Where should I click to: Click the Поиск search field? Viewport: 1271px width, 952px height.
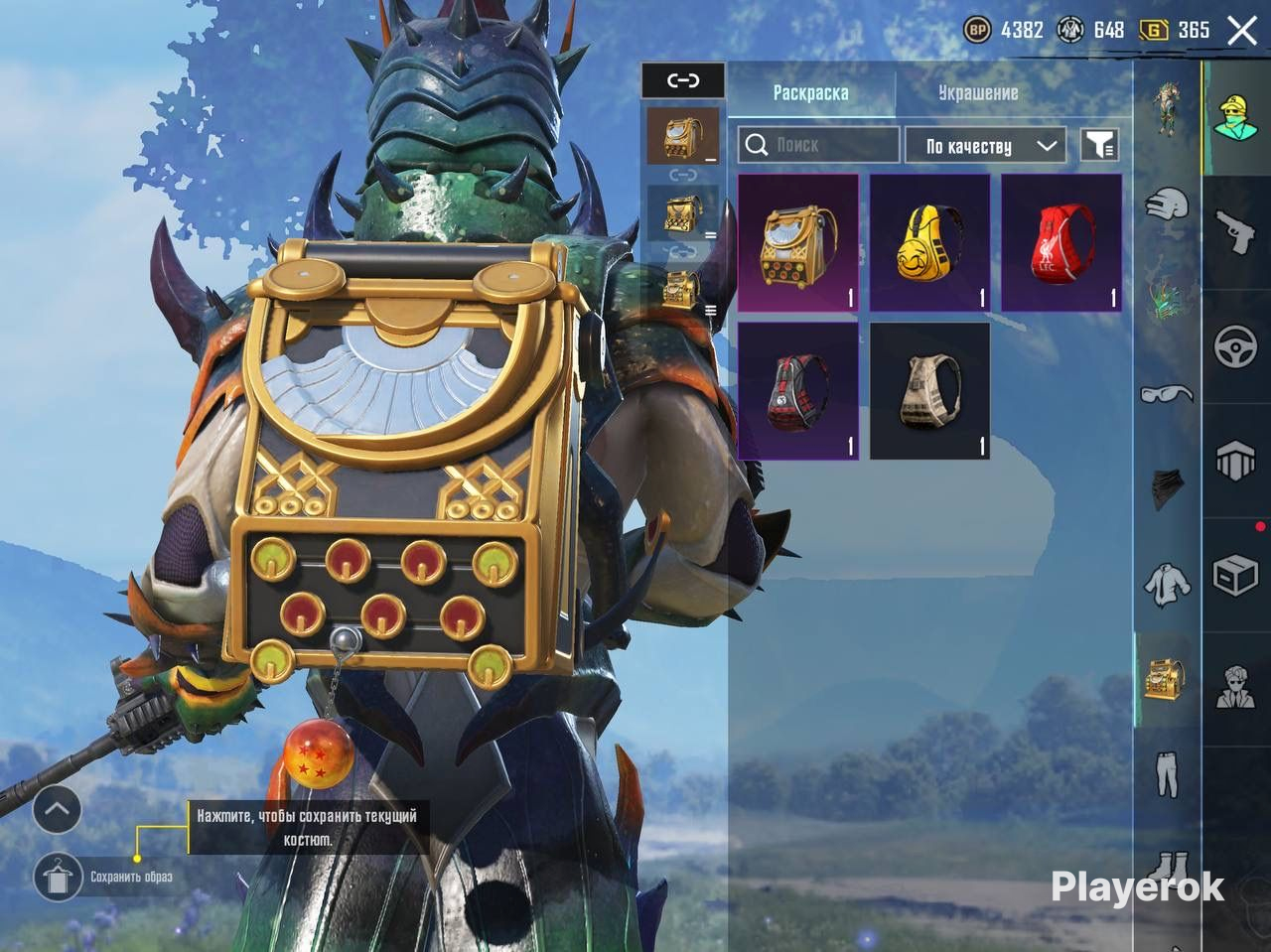coord(819,145)
